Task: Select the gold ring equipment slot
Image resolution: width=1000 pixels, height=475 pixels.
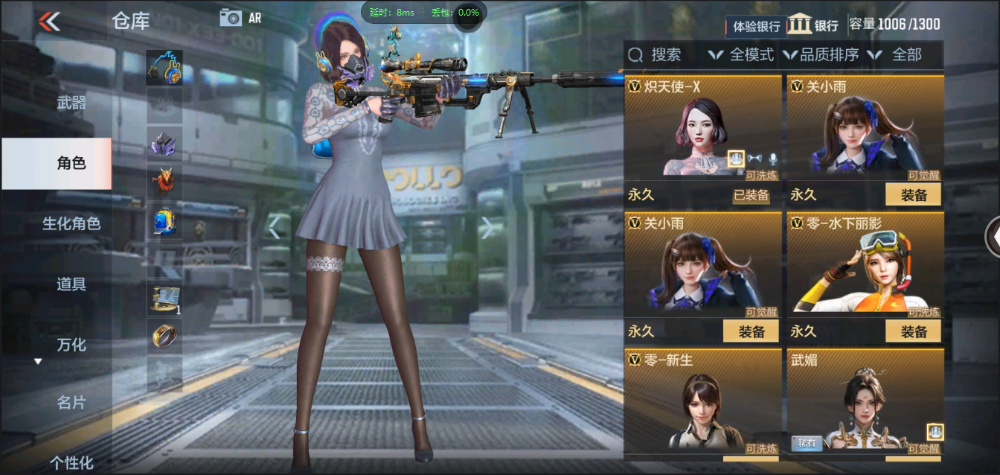Action: pyautogui.click(x=164, y=335)
